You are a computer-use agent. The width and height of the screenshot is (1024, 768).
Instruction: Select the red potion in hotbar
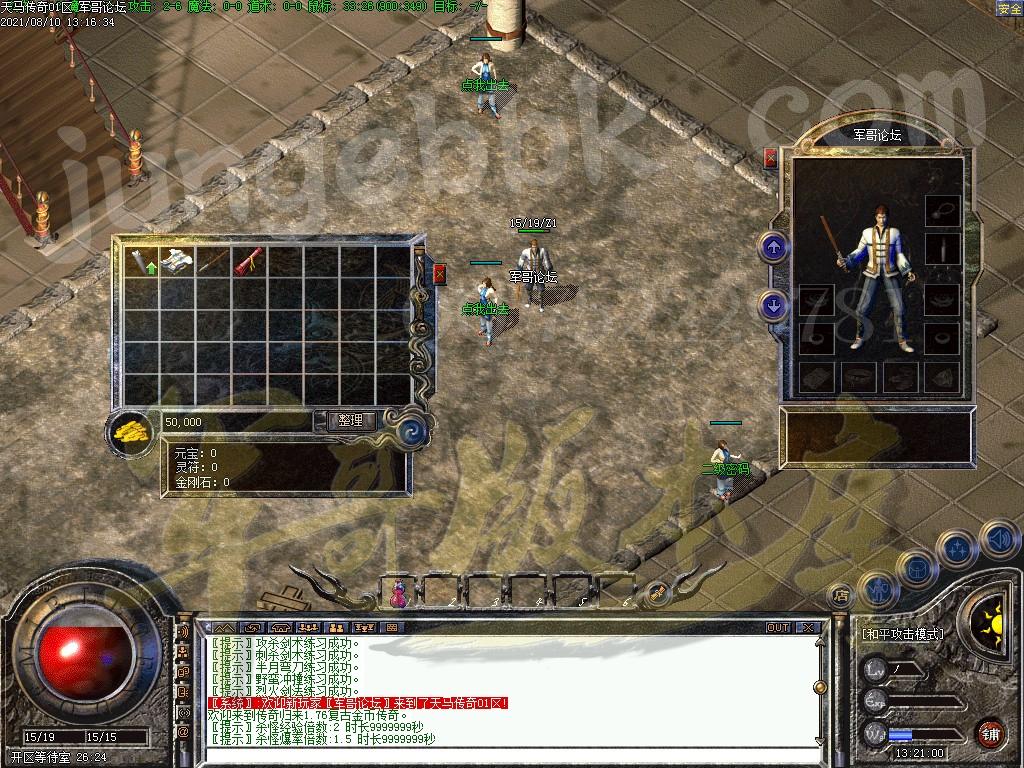pyautogui.click(x=397, y=594)
